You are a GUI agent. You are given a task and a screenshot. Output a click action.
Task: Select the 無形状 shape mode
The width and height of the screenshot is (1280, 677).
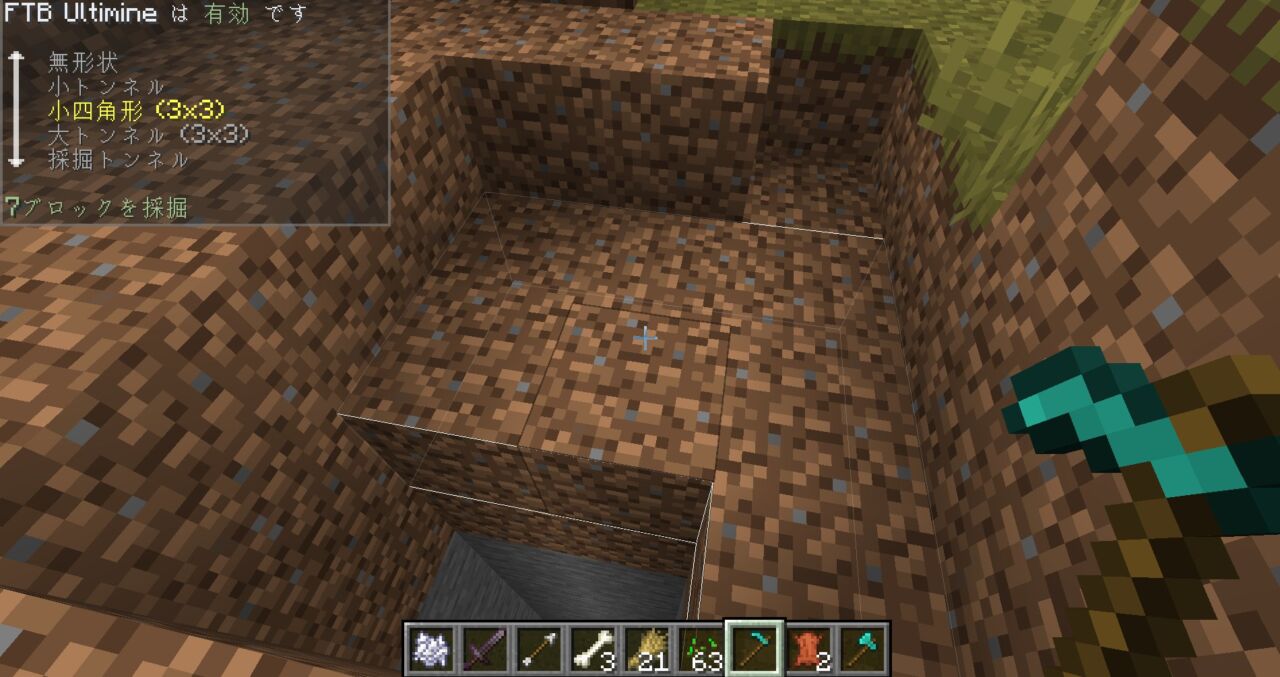pos(83,63)
